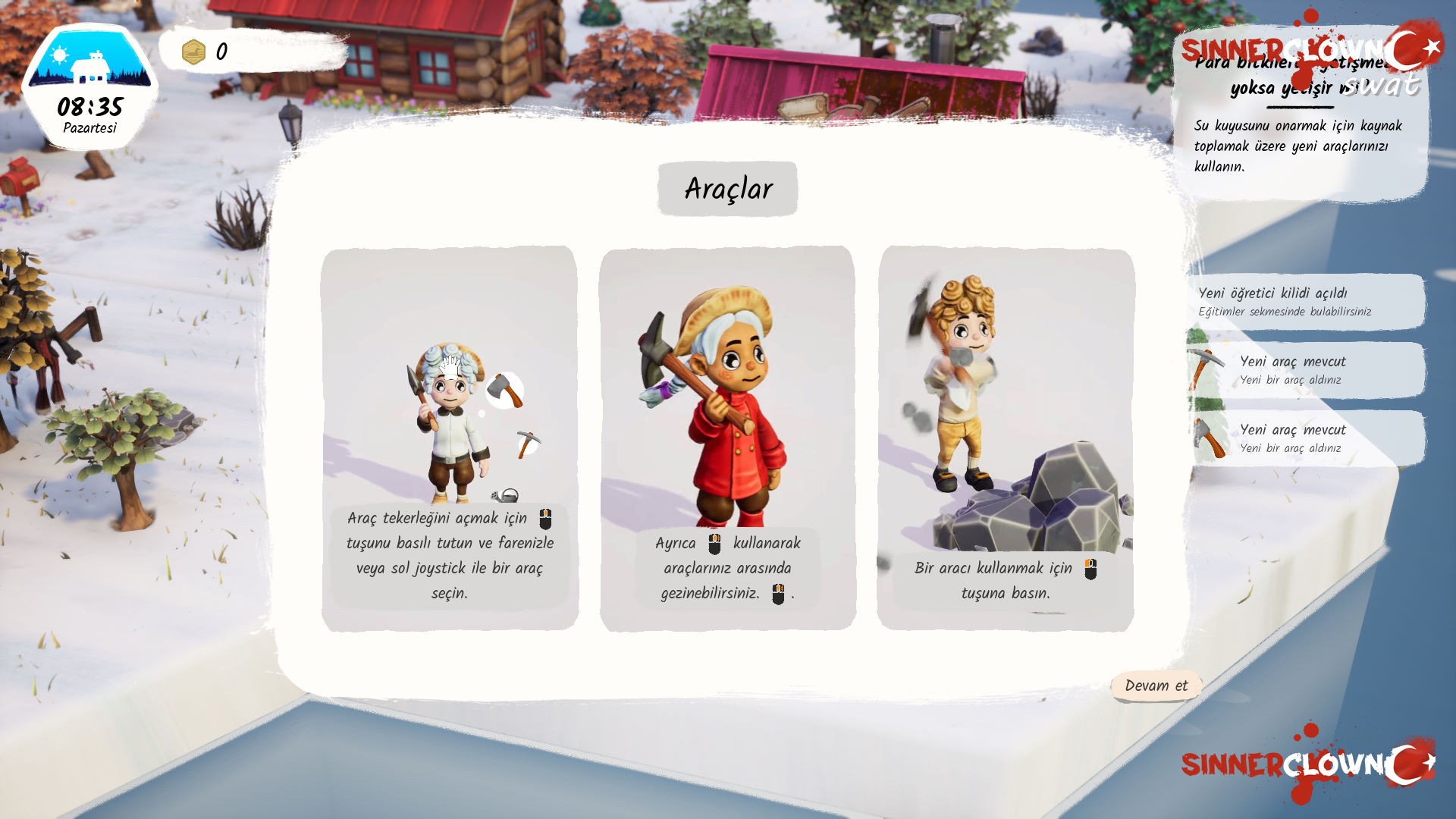
Task: Select the tool wheel tutorial card
Action: 450,438
